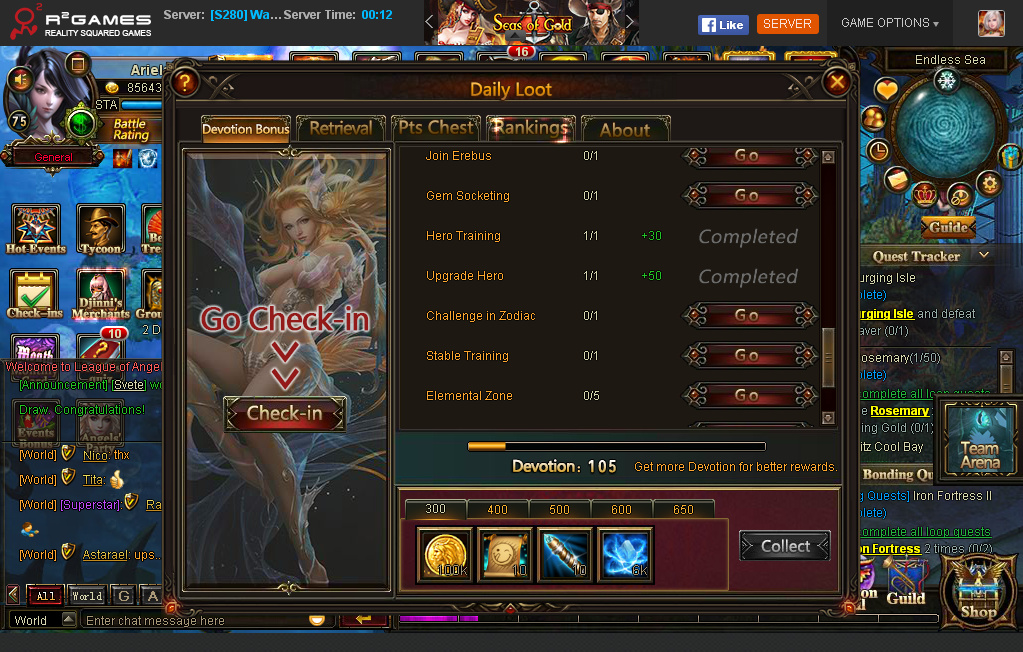1023x652 pixels.
Task: Open the GAME OPTIONS dropdown
Action: tap(889, 23)
